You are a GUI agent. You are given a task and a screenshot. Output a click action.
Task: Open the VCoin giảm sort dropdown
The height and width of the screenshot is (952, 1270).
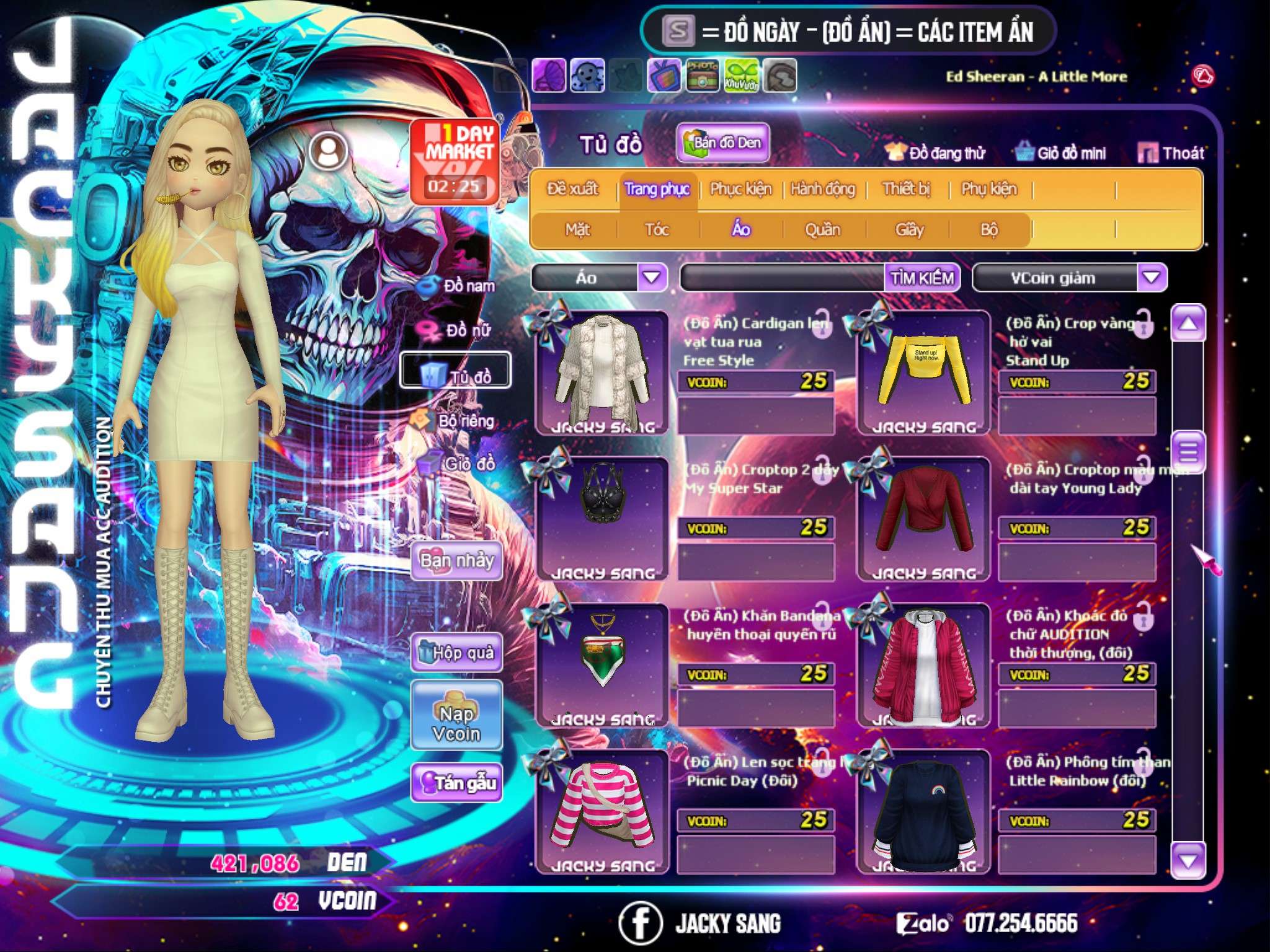point(1152,278)
